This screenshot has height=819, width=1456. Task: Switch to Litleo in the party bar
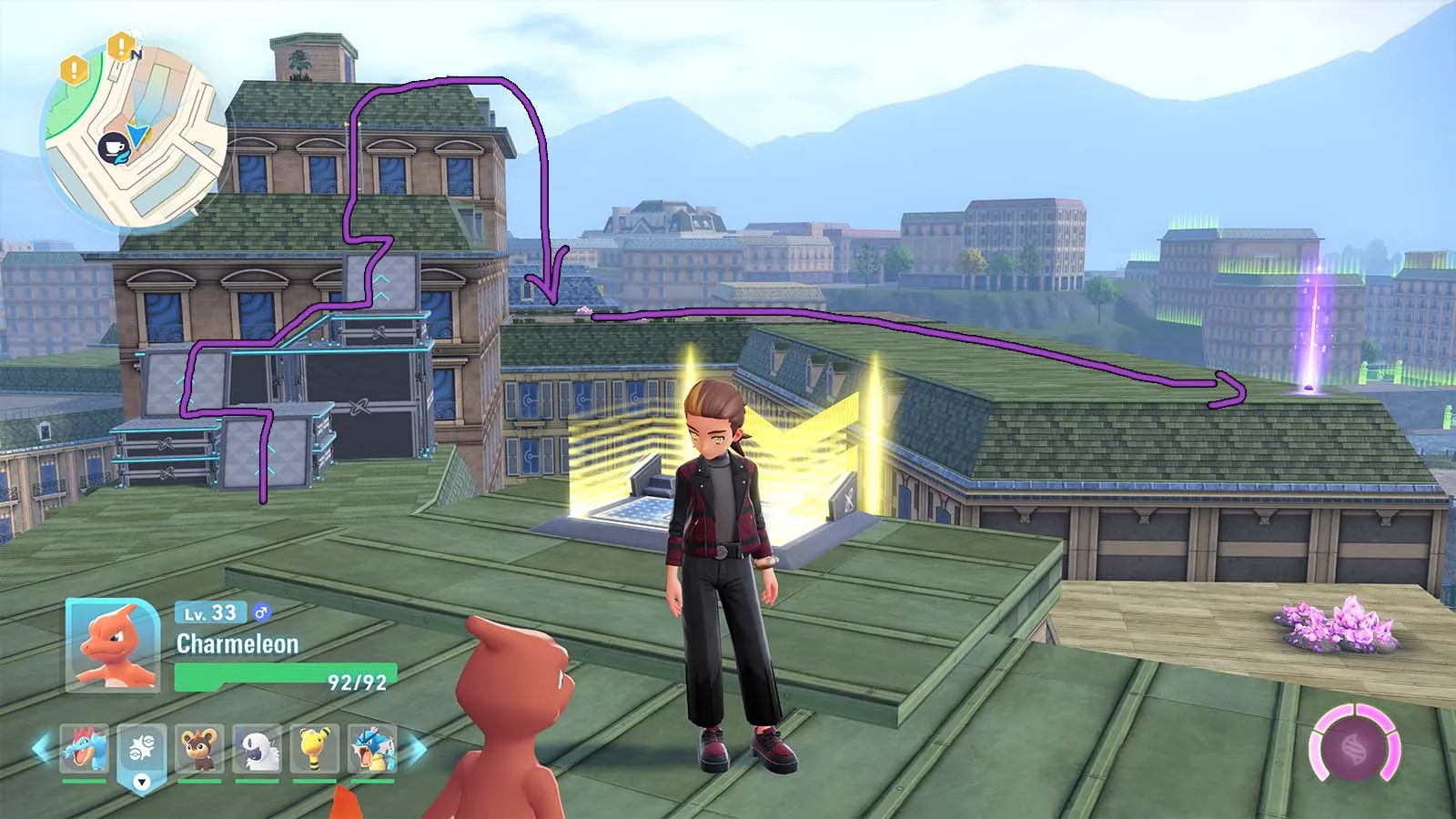point(200,749)
